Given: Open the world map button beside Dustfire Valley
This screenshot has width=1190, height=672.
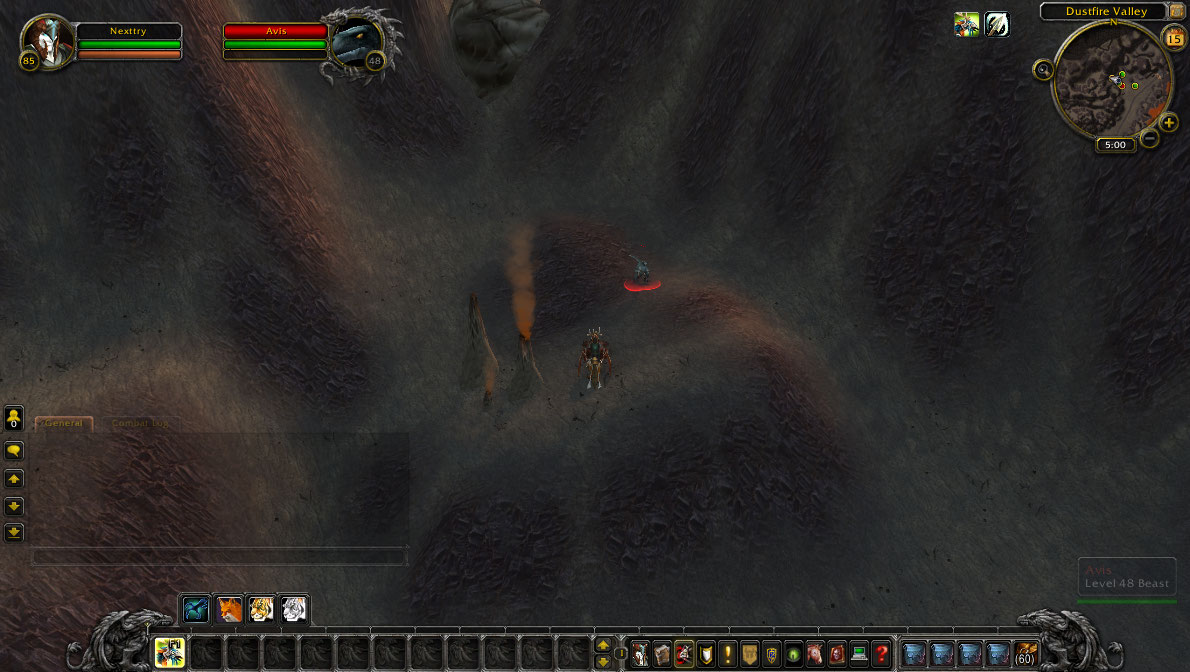Looking at the screenshot, I should pos(1176,11).
